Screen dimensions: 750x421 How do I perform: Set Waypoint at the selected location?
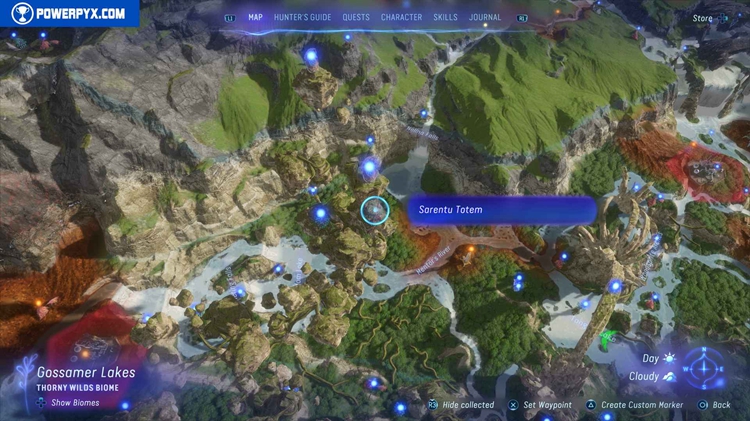tap(540, 405)
